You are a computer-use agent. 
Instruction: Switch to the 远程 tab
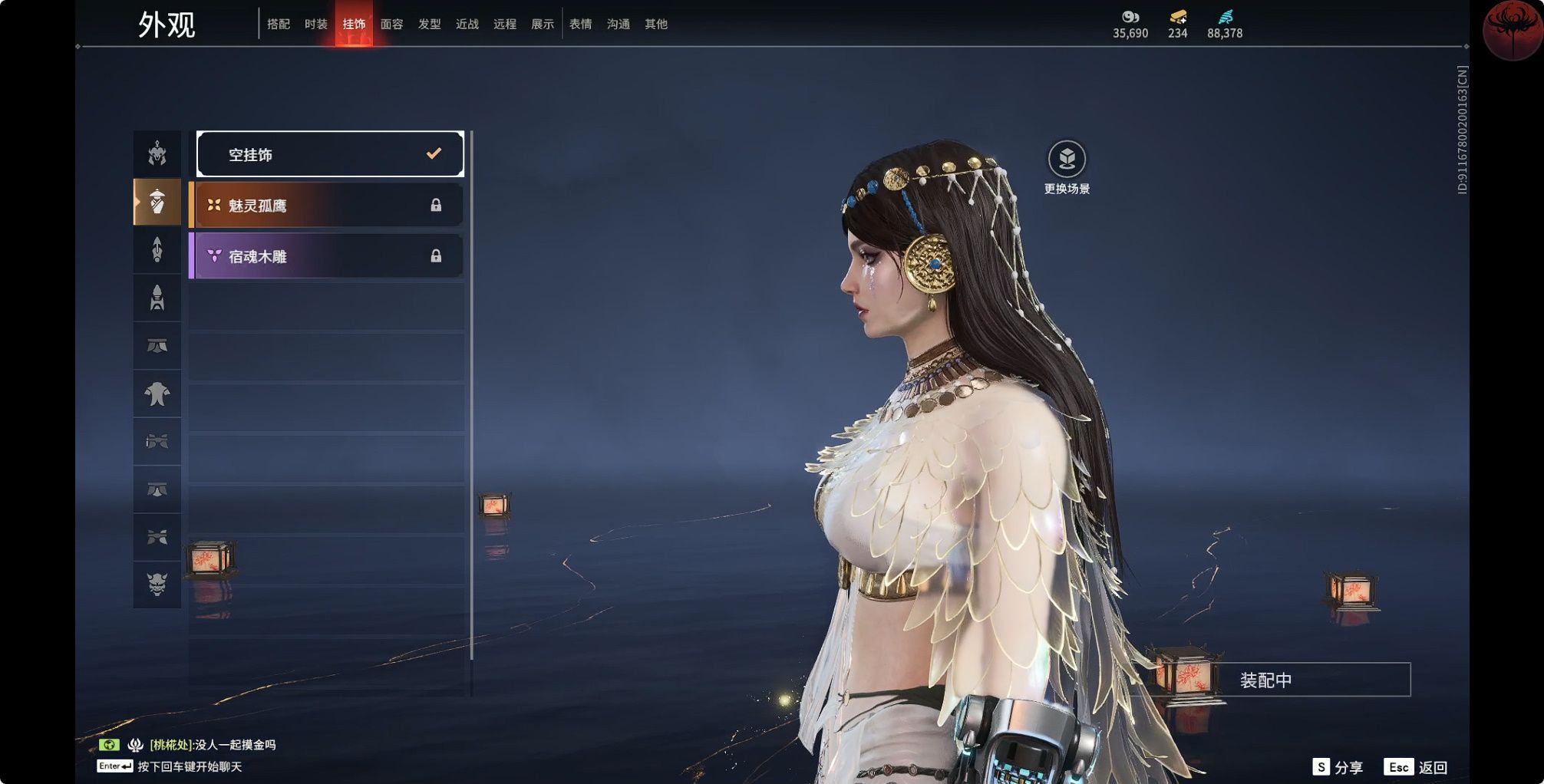coord(504,25)
